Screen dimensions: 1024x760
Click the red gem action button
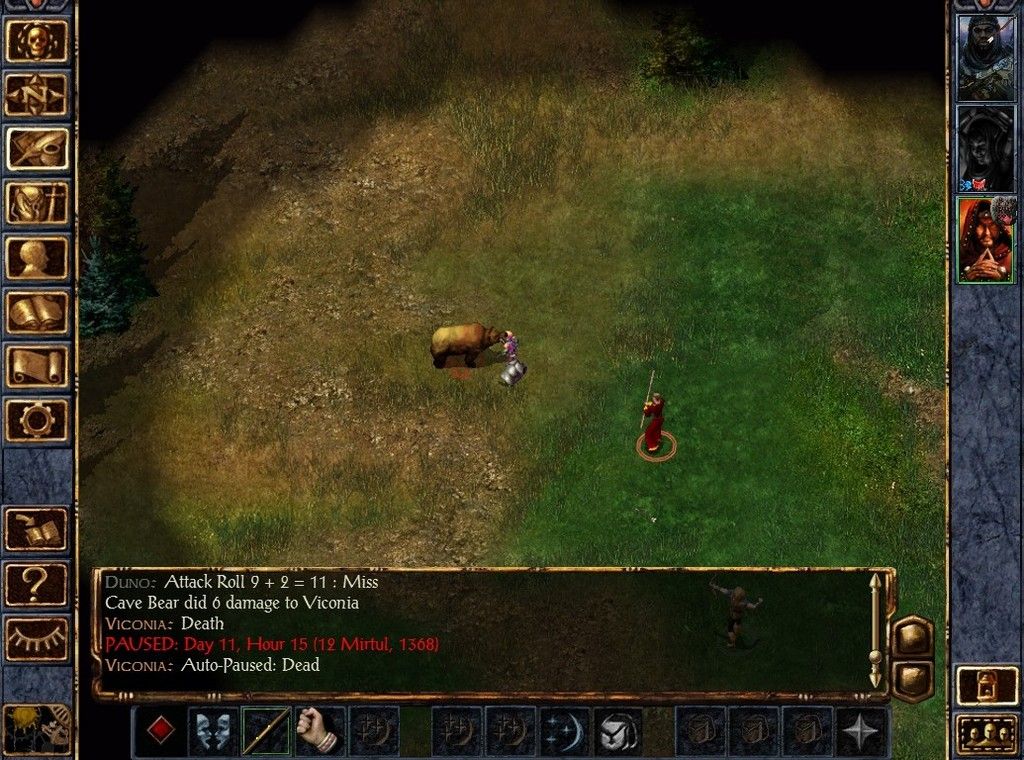[159, 732]
